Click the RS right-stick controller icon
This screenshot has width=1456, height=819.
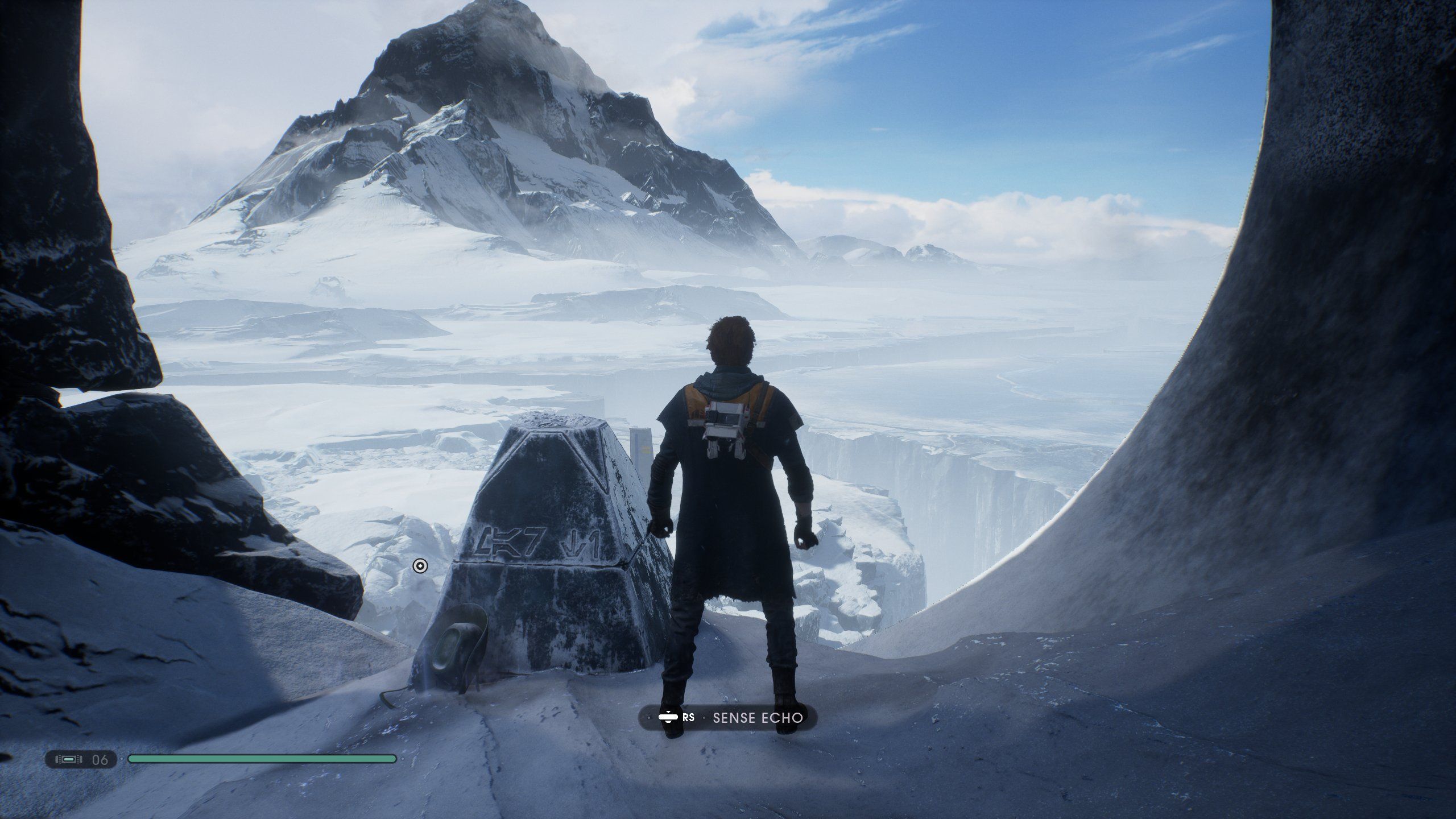pyautogui.click(x=689, y=719)
